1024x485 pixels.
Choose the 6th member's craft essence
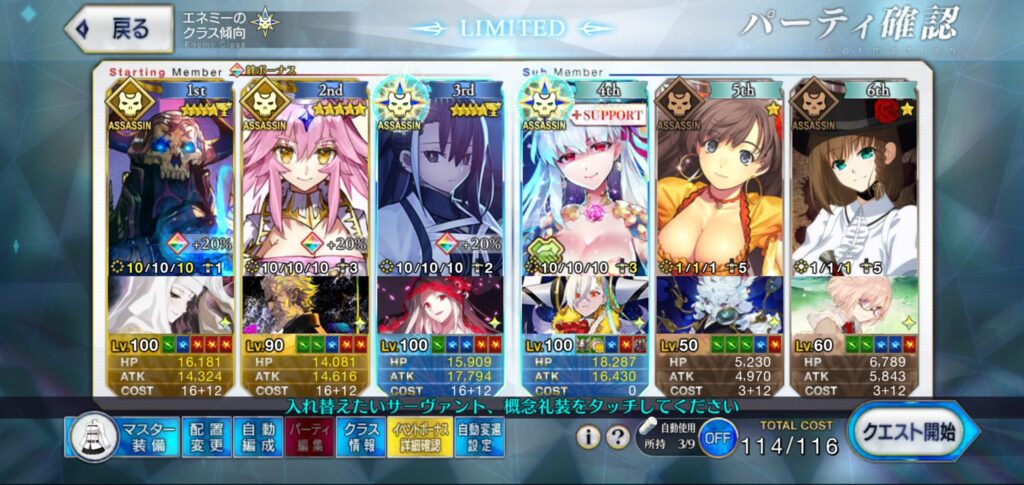pos(851,305)
